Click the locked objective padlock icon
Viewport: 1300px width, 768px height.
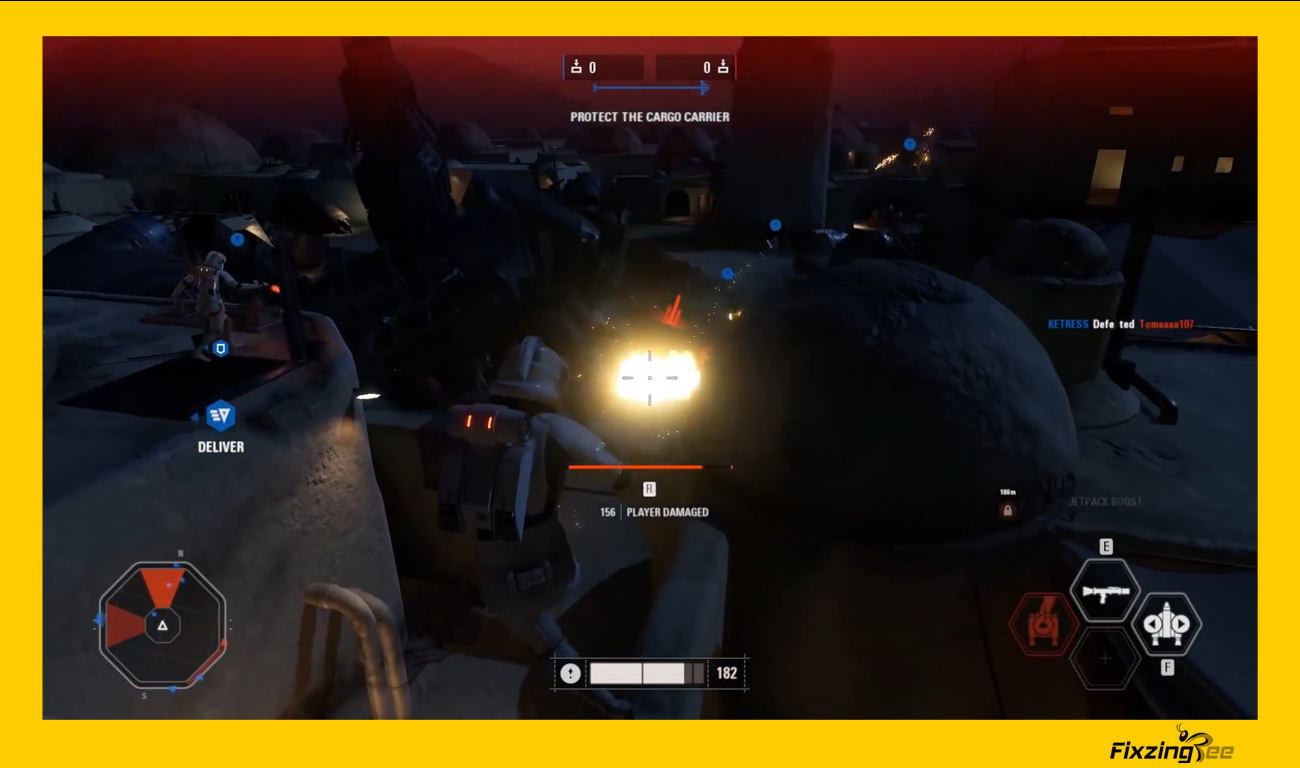1007,511
